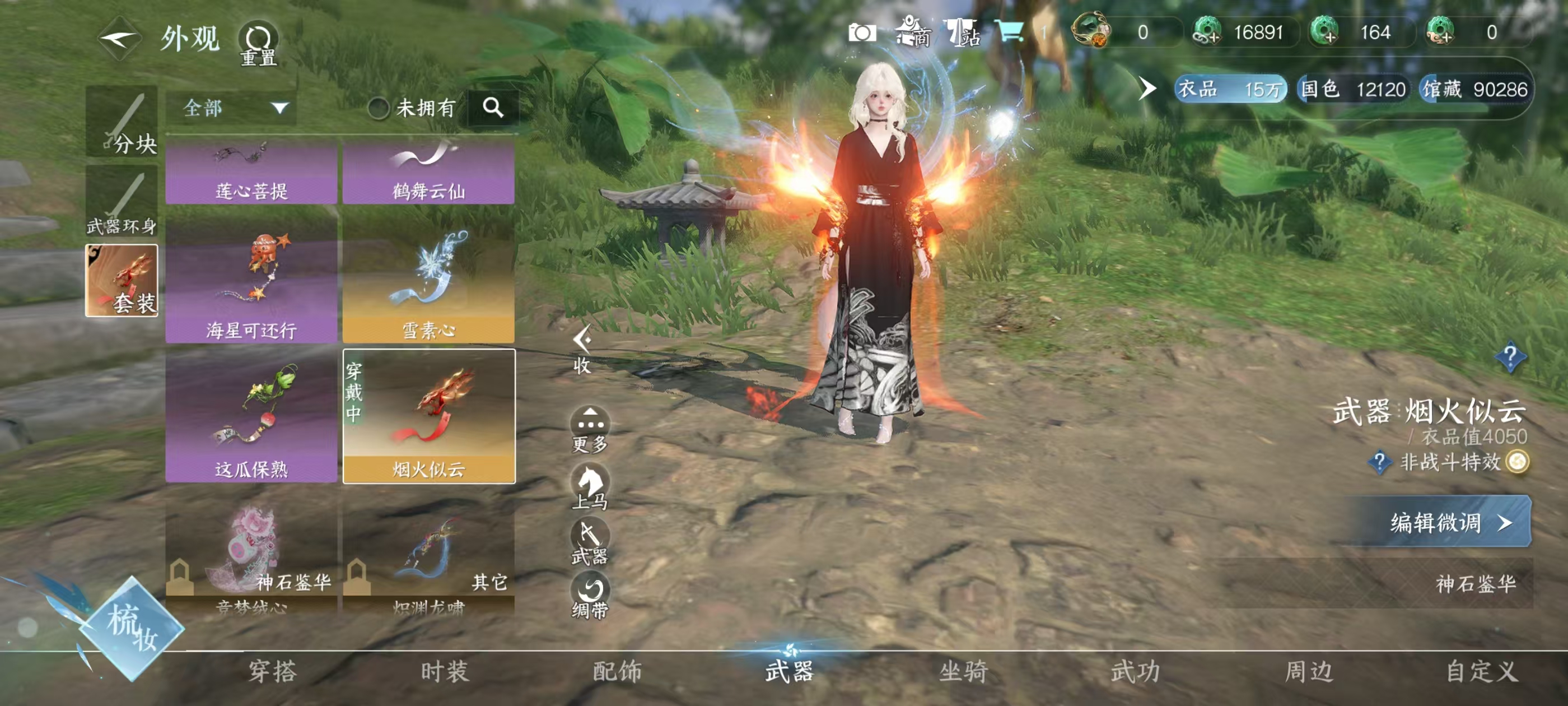This screenshot has width=1568, height=706.
Task: Switch to the 时装 tab
Action: 445,671
